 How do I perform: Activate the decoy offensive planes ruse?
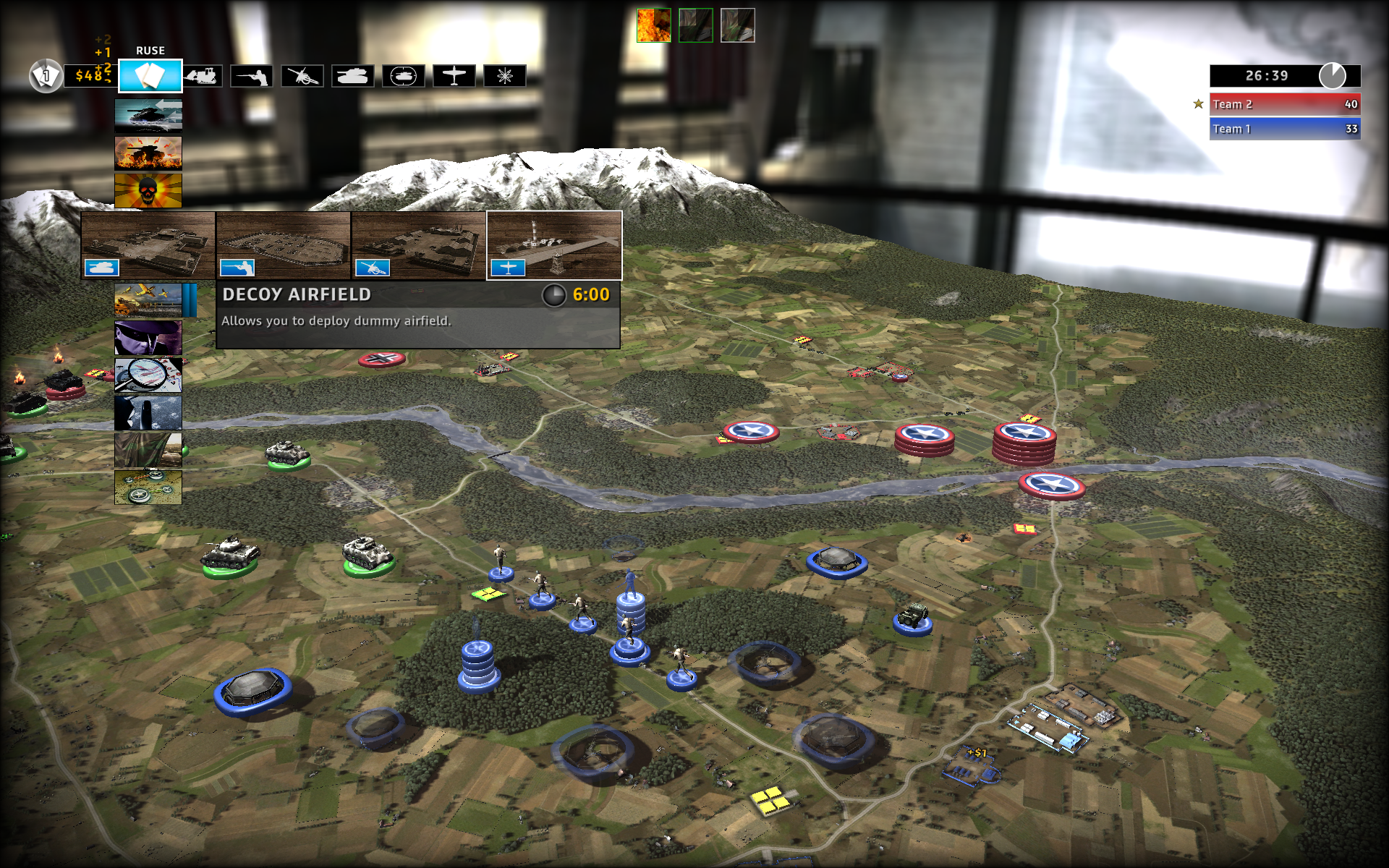148,300
